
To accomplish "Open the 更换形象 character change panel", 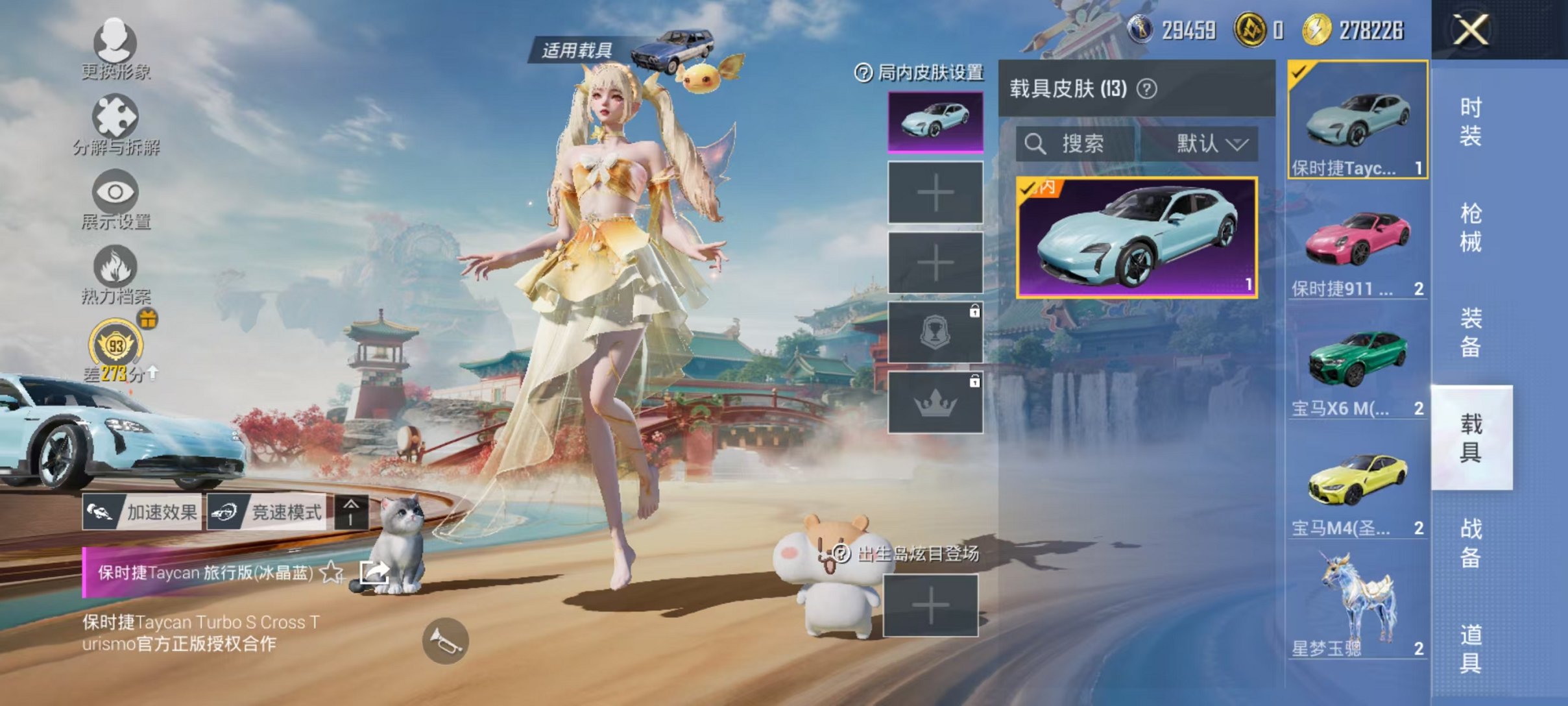I will (x=114, y=49).
